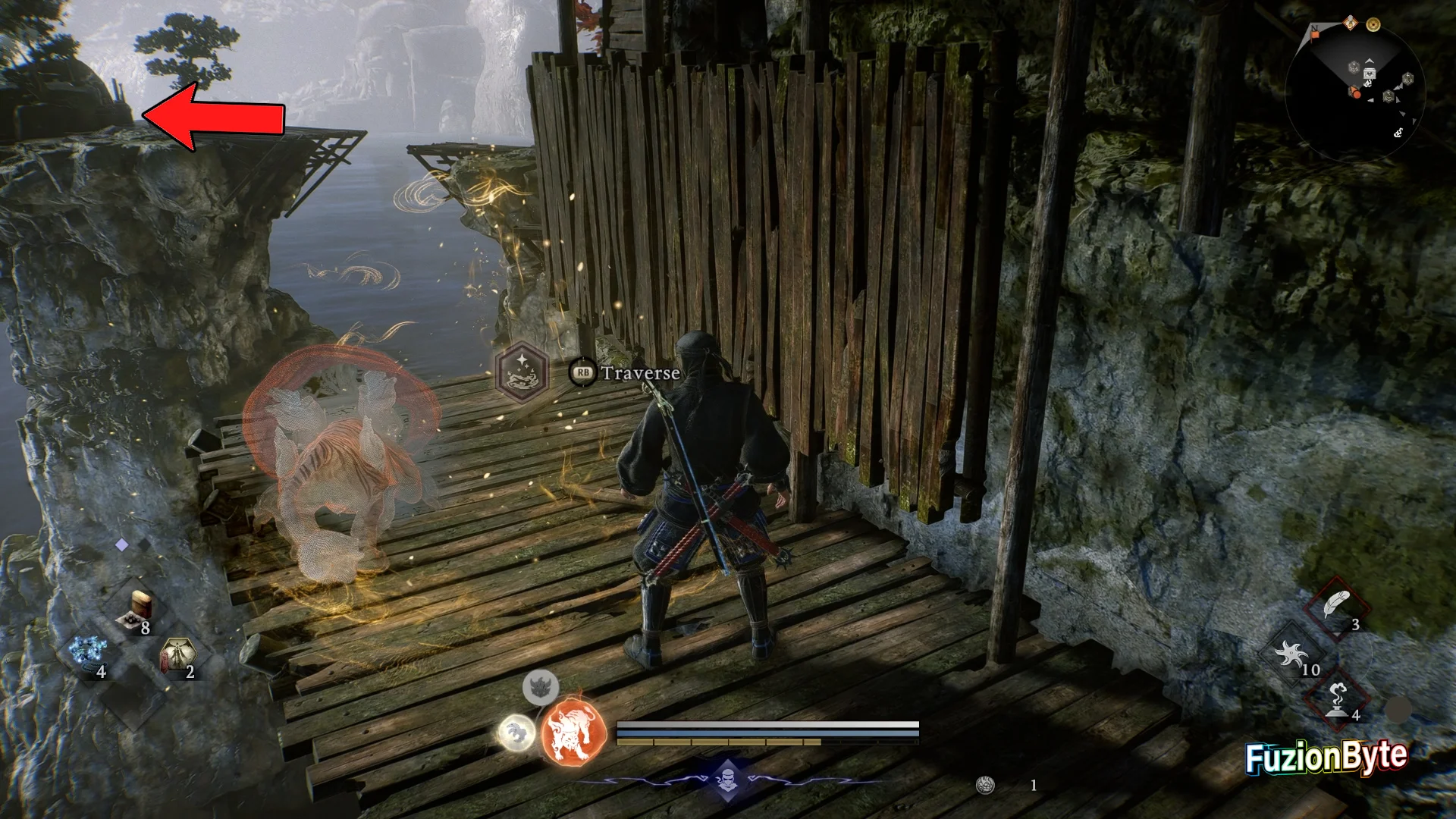Image resolution: width=1456 pixels, height=819 pixels.
Task: Click the grey demon mask icon
Action: (x=541, y=686)
